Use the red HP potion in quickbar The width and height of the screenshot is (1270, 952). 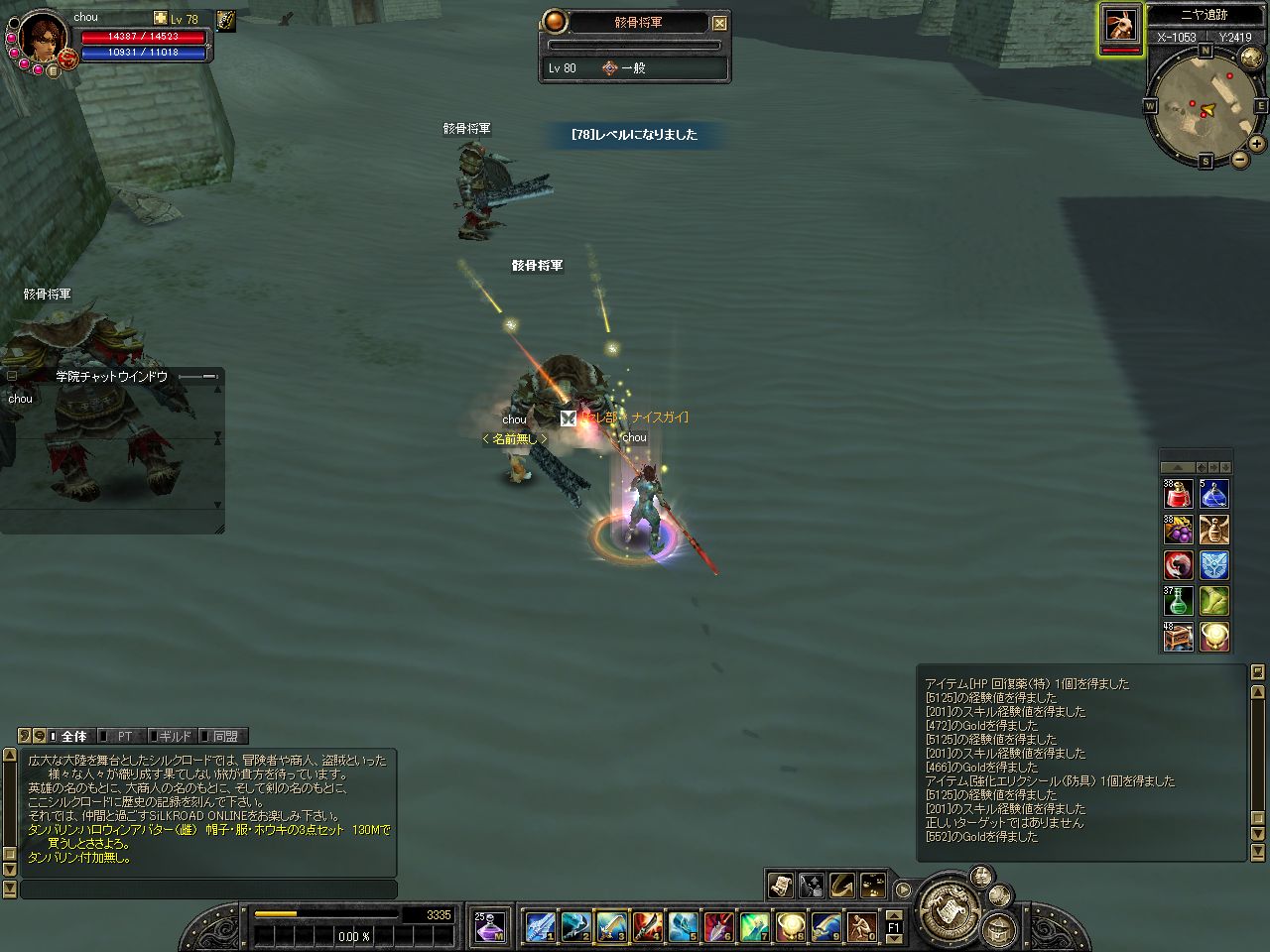[1178, 493]
